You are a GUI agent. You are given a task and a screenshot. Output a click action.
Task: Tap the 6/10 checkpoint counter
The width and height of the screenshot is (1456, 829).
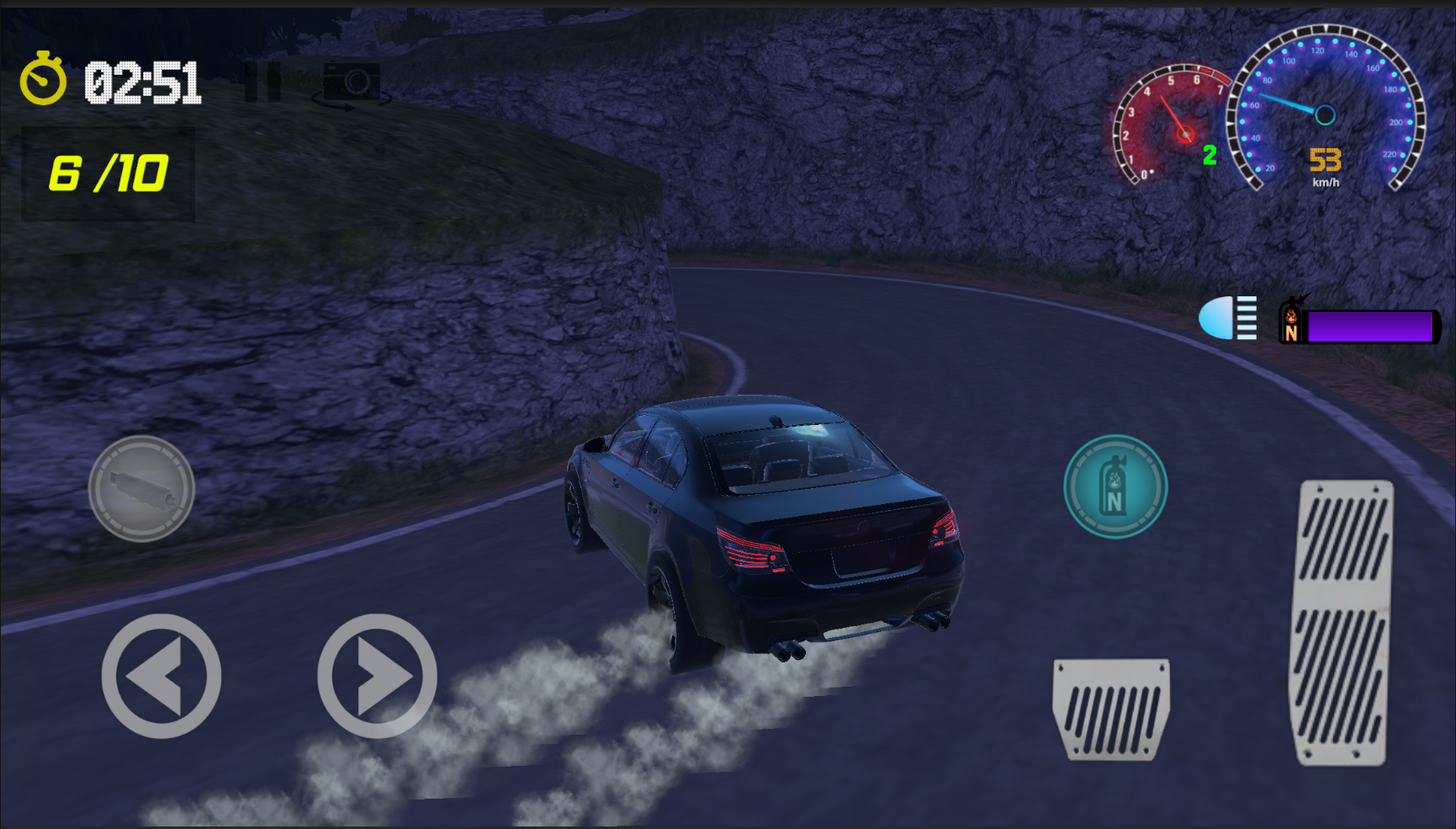tap(108, 173)
